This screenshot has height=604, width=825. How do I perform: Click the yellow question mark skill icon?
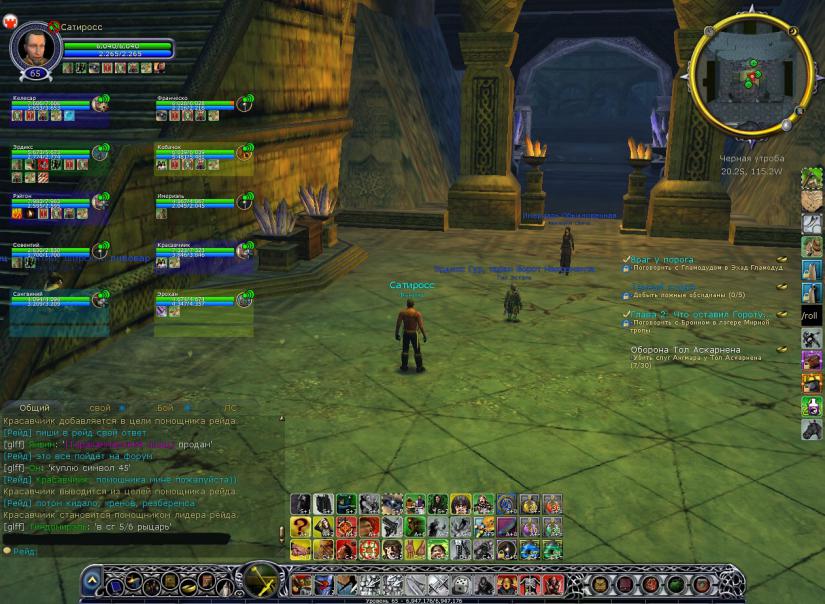(x=301, y=527)
